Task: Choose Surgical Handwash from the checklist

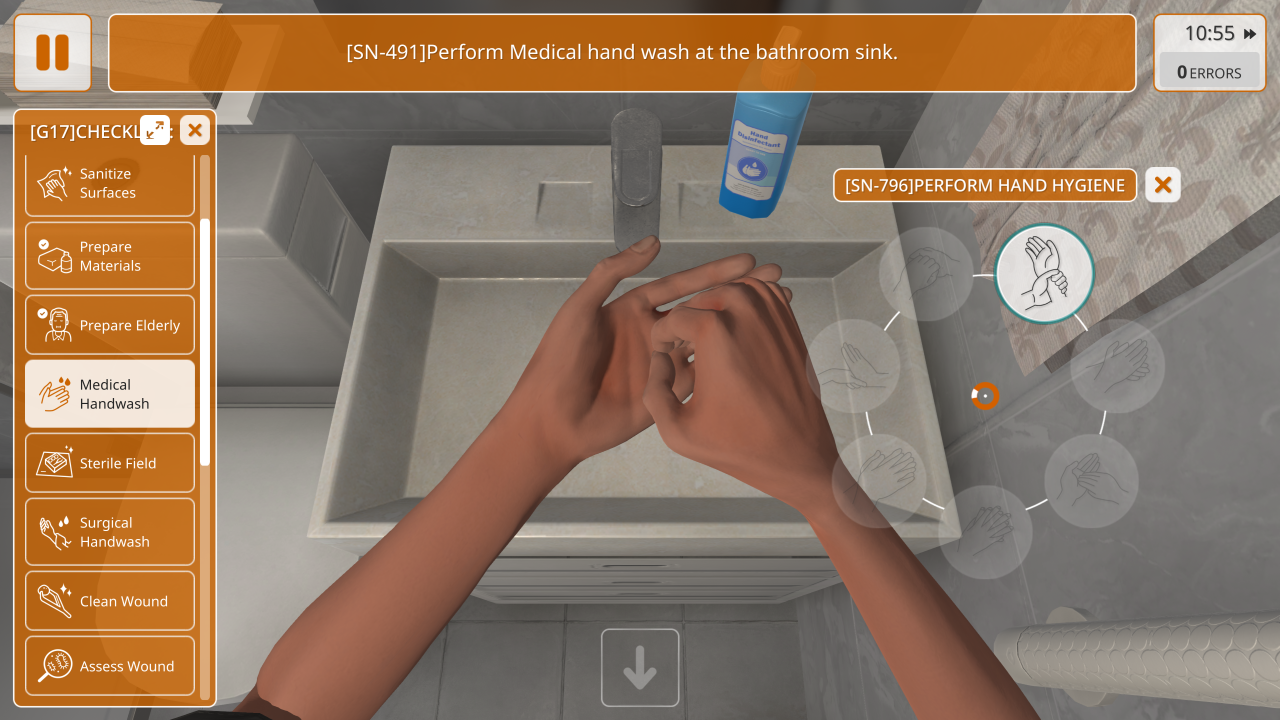Action: point(110,532)
